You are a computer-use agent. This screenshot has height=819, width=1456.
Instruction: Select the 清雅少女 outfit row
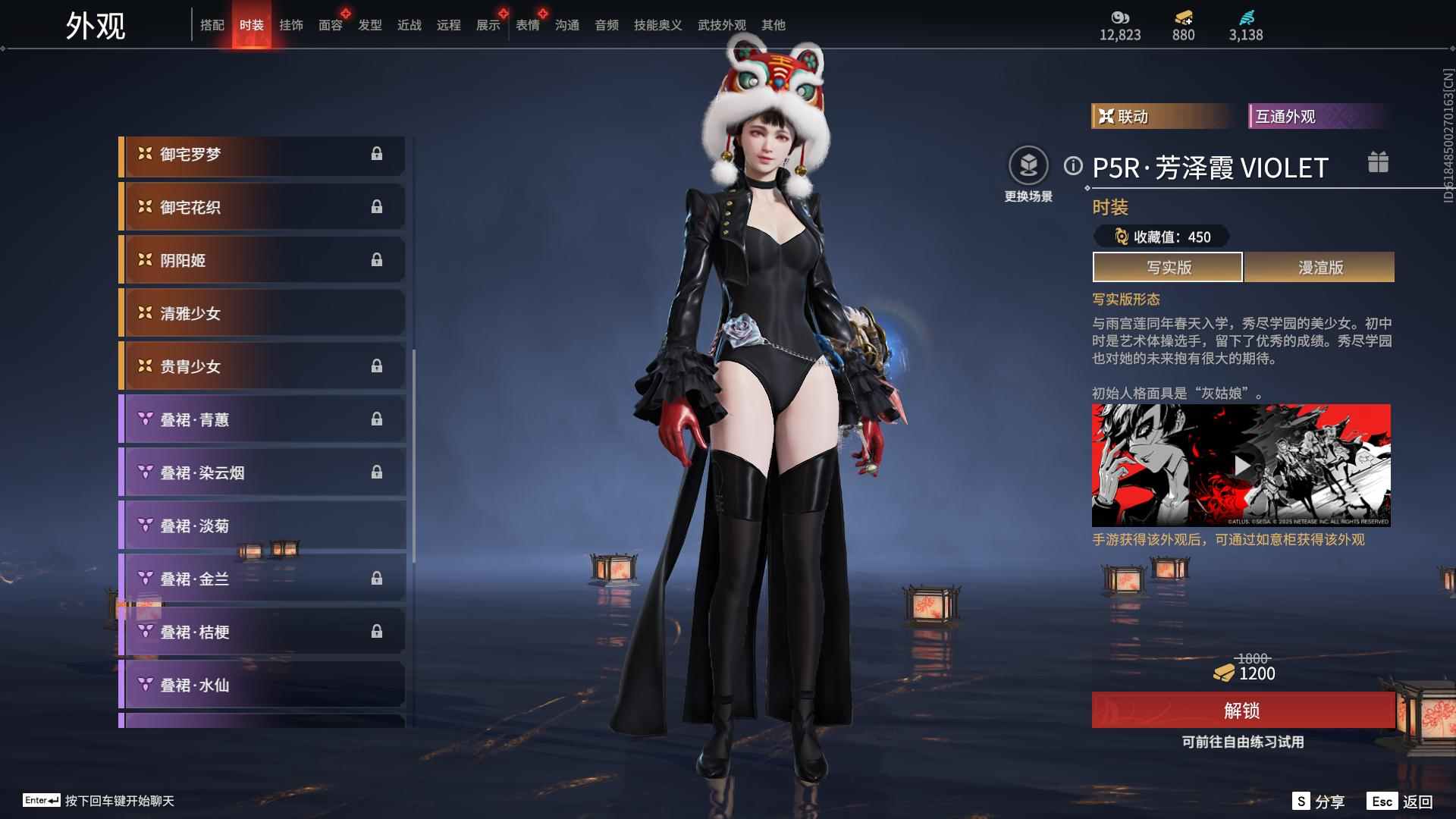(x=262, y=313)
